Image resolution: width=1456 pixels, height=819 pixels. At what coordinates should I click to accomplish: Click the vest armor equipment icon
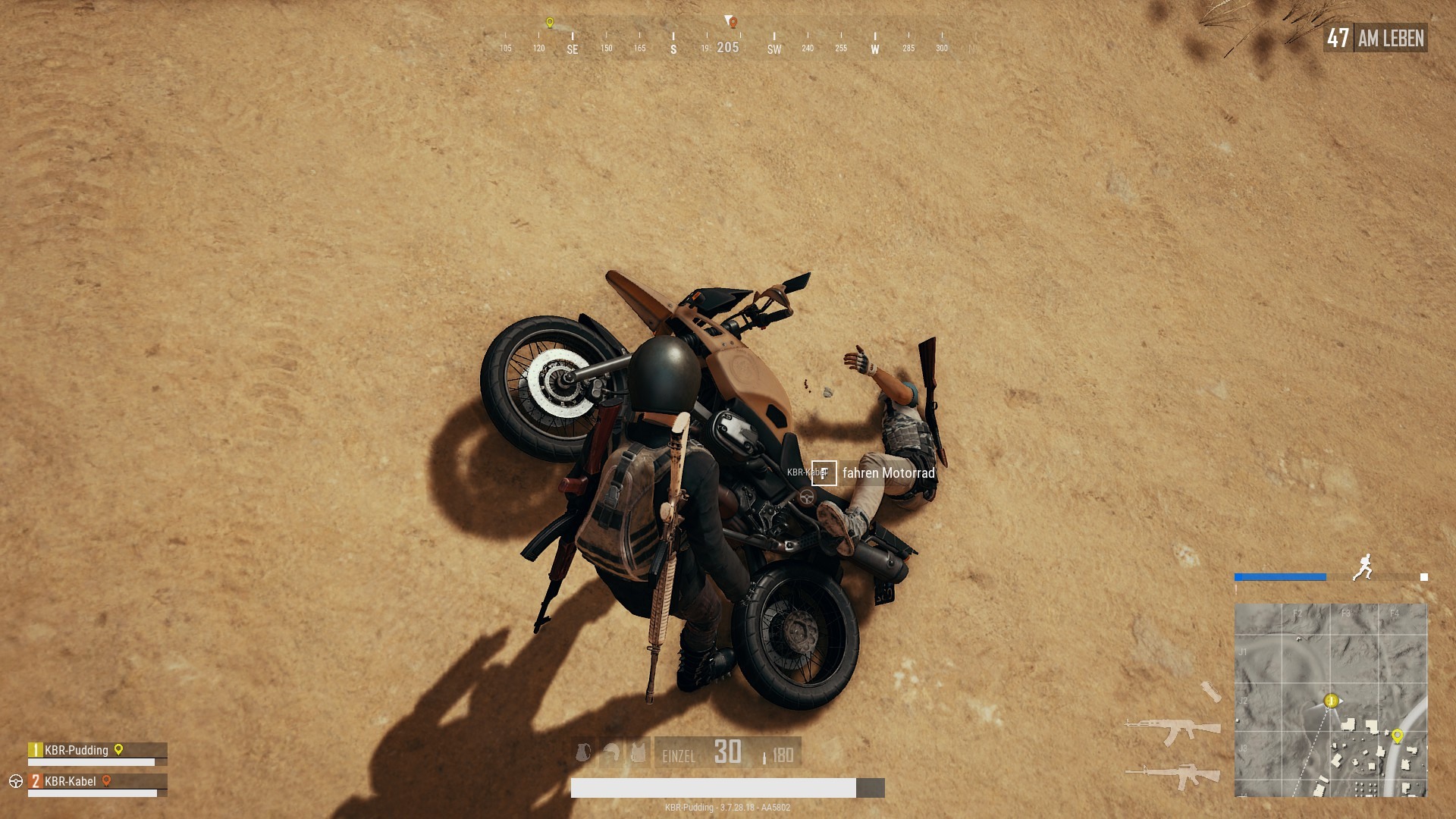pos(639,752)
